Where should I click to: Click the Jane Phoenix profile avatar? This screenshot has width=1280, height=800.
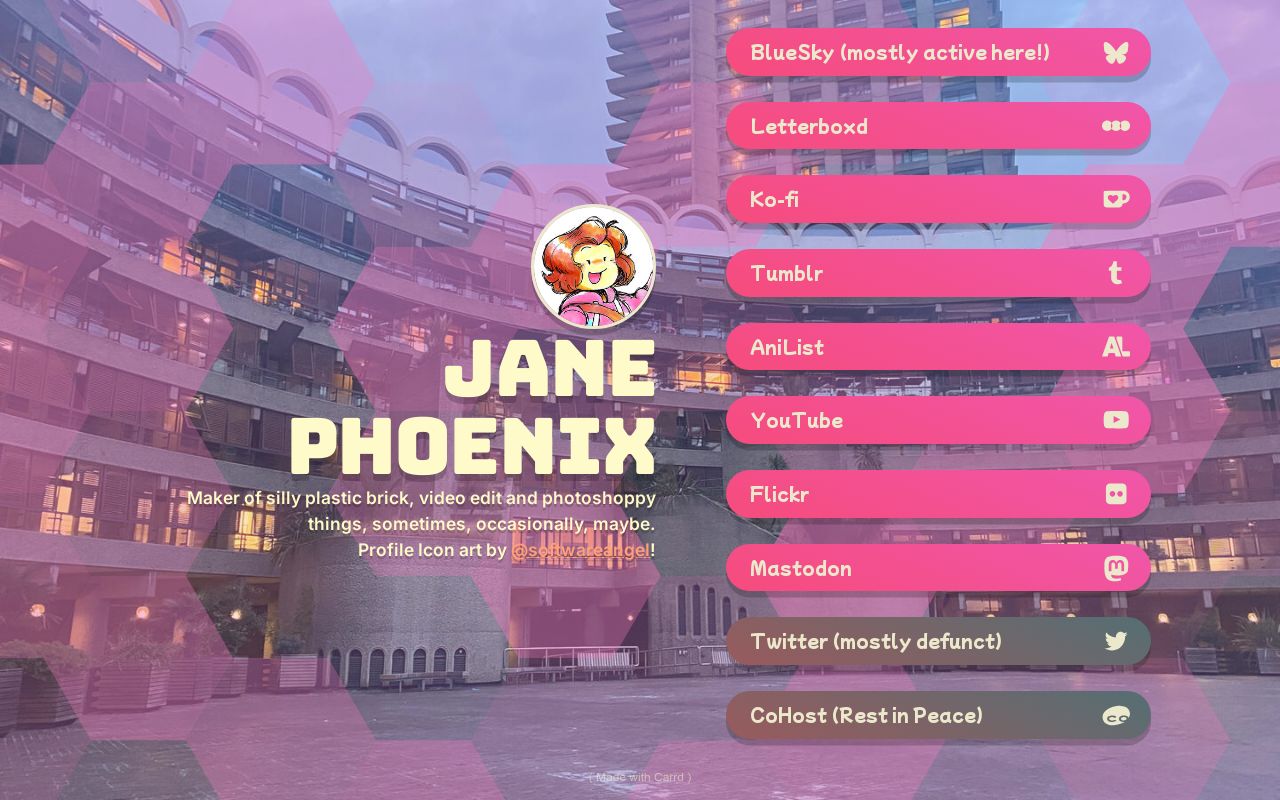(592, 266)
